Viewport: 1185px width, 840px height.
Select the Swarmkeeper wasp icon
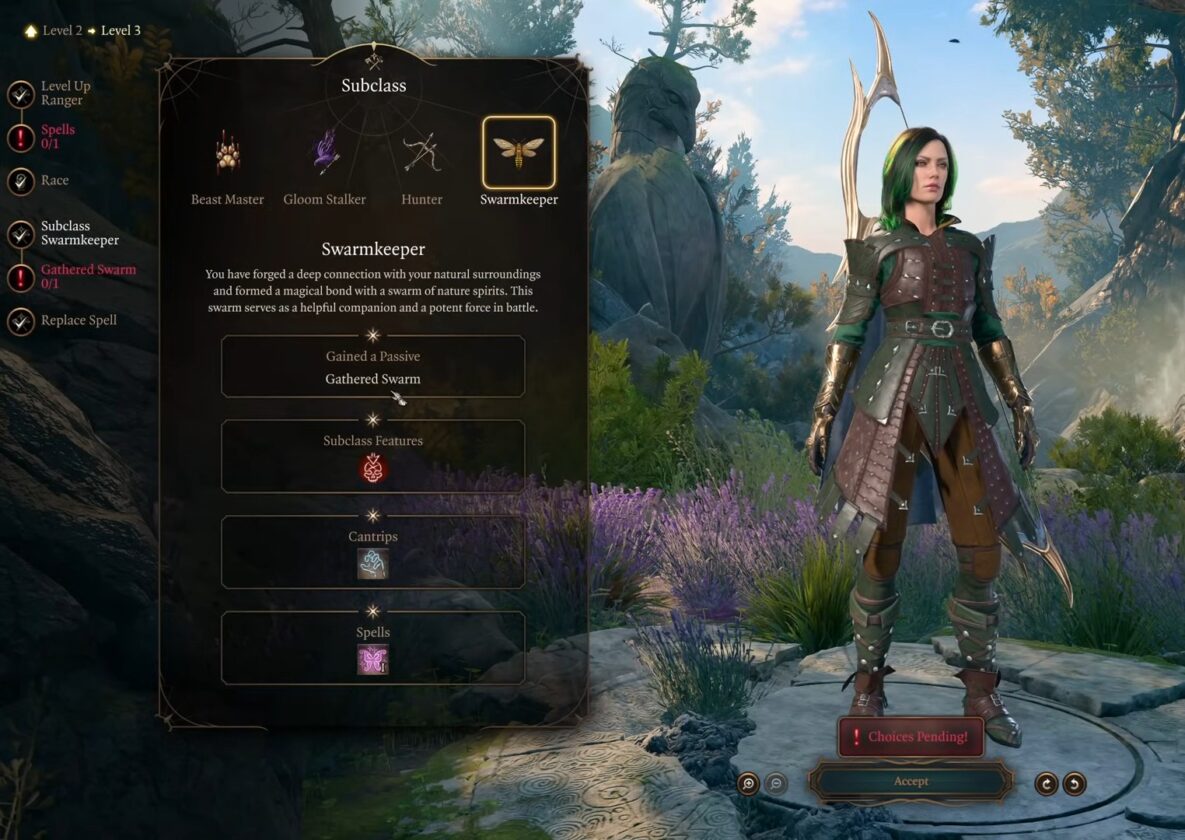(x=518, y=152)
